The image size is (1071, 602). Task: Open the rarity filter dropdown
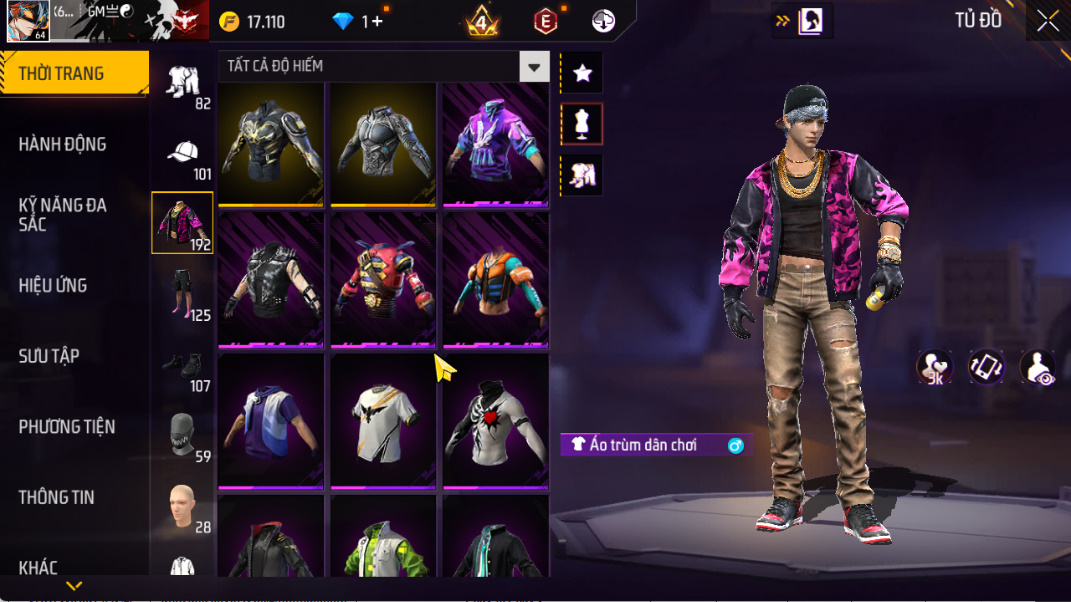pos(534,67)
